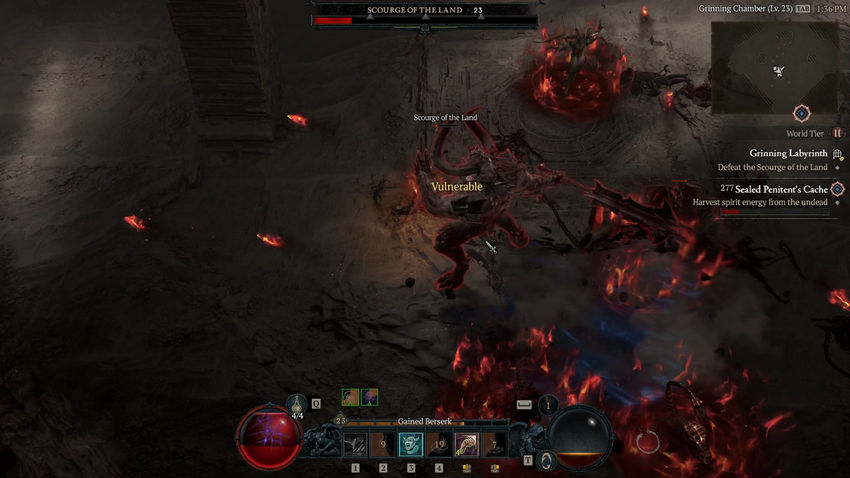The width and height of the screenshot is (850, 478).
Task: Click the purple green-bordered buff icon
Action: pyautogui.click(x=370, y=397)
